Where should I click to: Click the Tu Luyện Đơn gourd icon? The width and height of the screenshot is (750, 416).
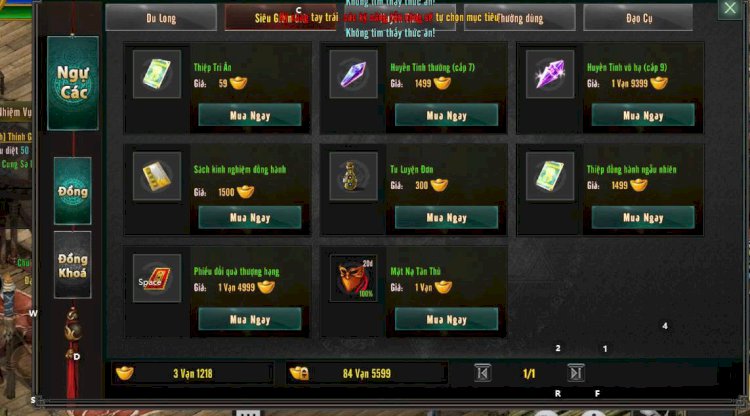pos(354,176)
